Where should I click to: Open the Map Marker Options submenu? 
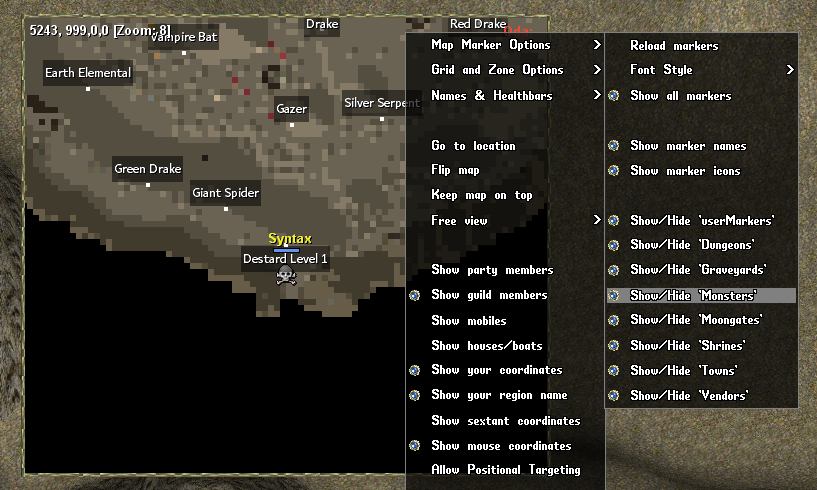[x=491, y=45]
